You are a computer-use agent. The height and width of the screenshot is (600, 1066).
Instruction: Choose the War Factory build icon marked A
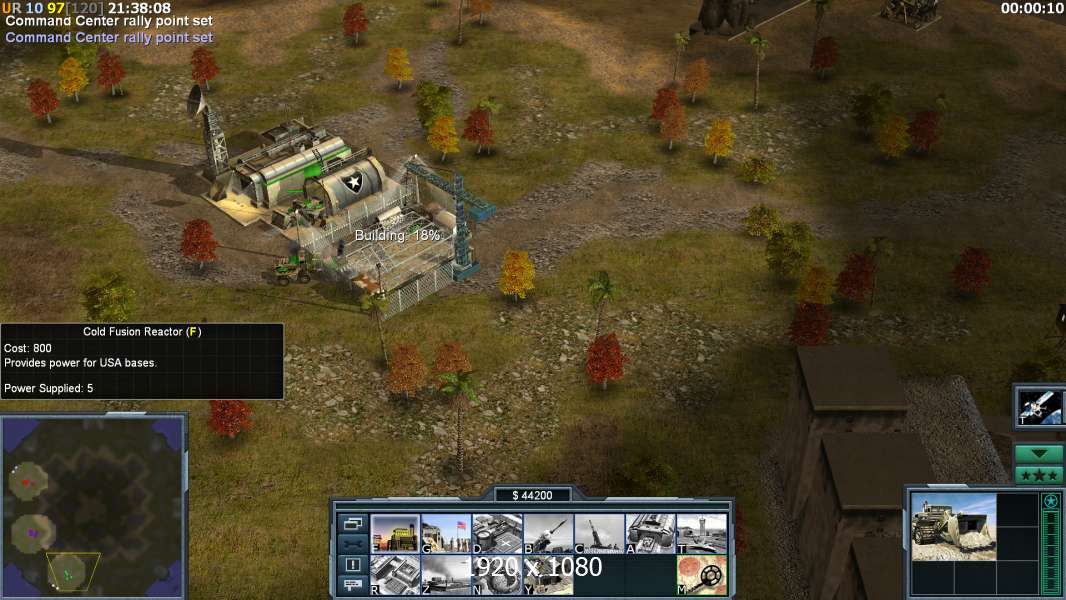pyautogui.click(x=650, y=533)
